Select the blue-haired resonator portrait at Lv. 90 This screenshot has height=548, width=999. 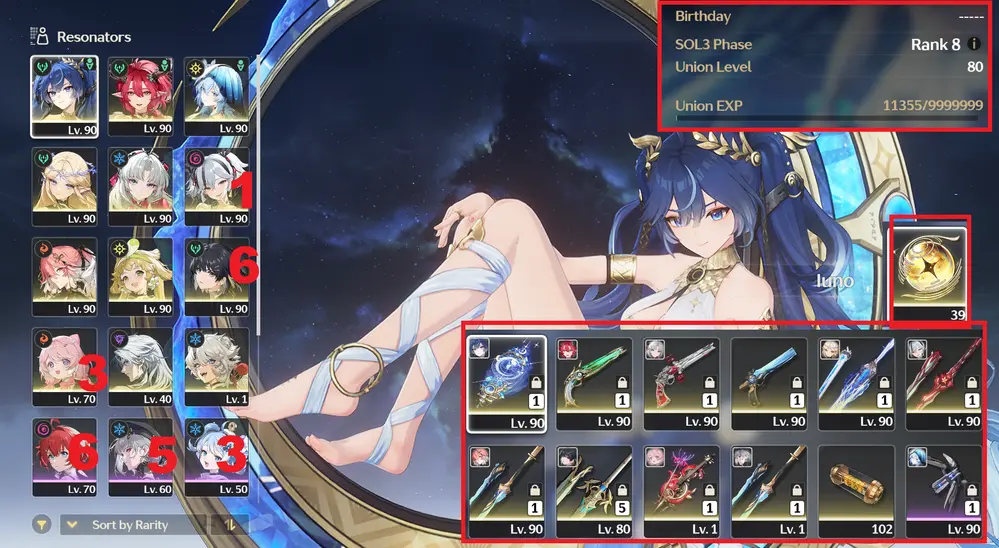tap(65, 95)
